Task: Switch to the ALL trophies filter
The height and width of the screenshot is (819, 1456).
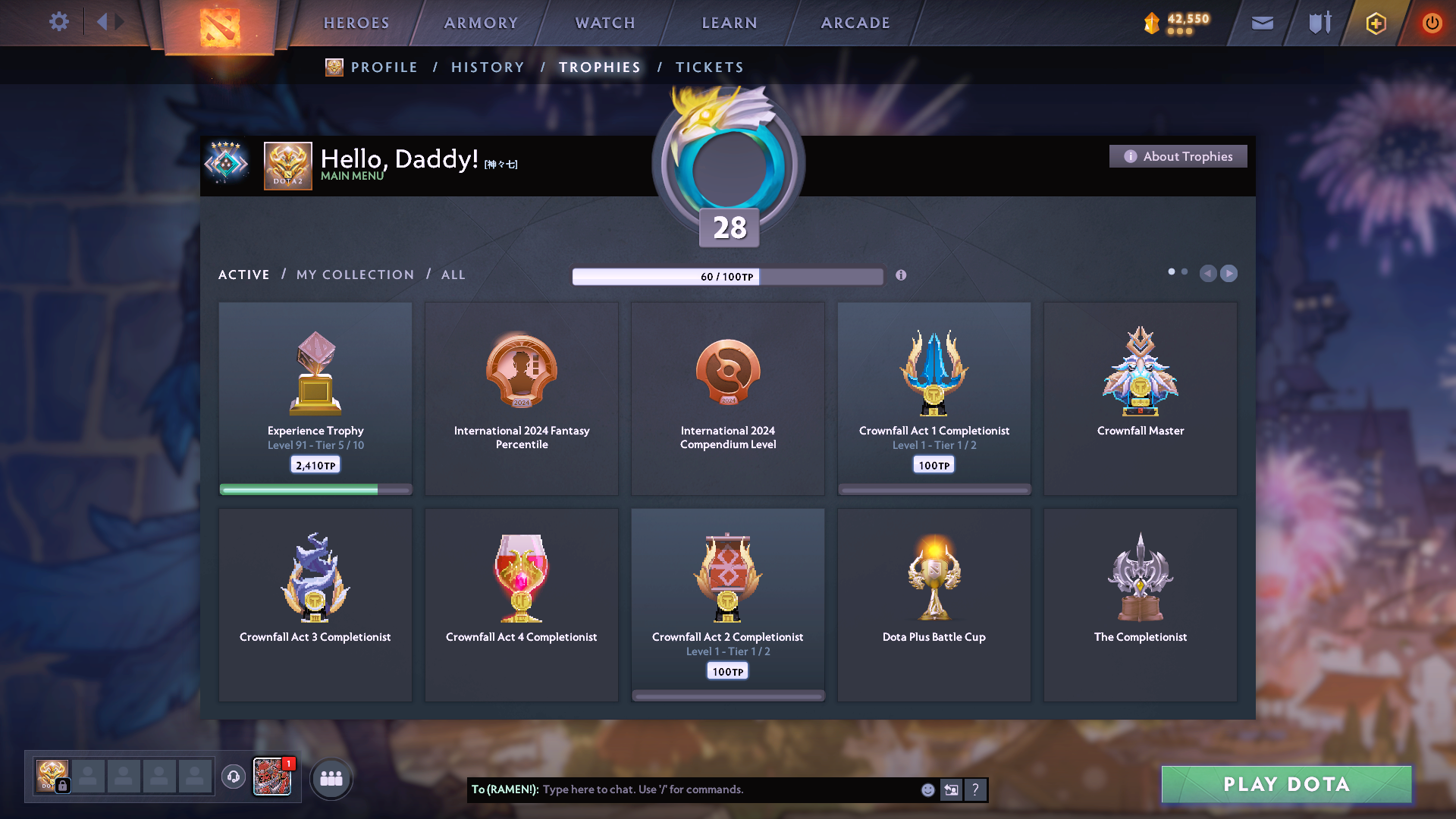Action: coord(453,275)
